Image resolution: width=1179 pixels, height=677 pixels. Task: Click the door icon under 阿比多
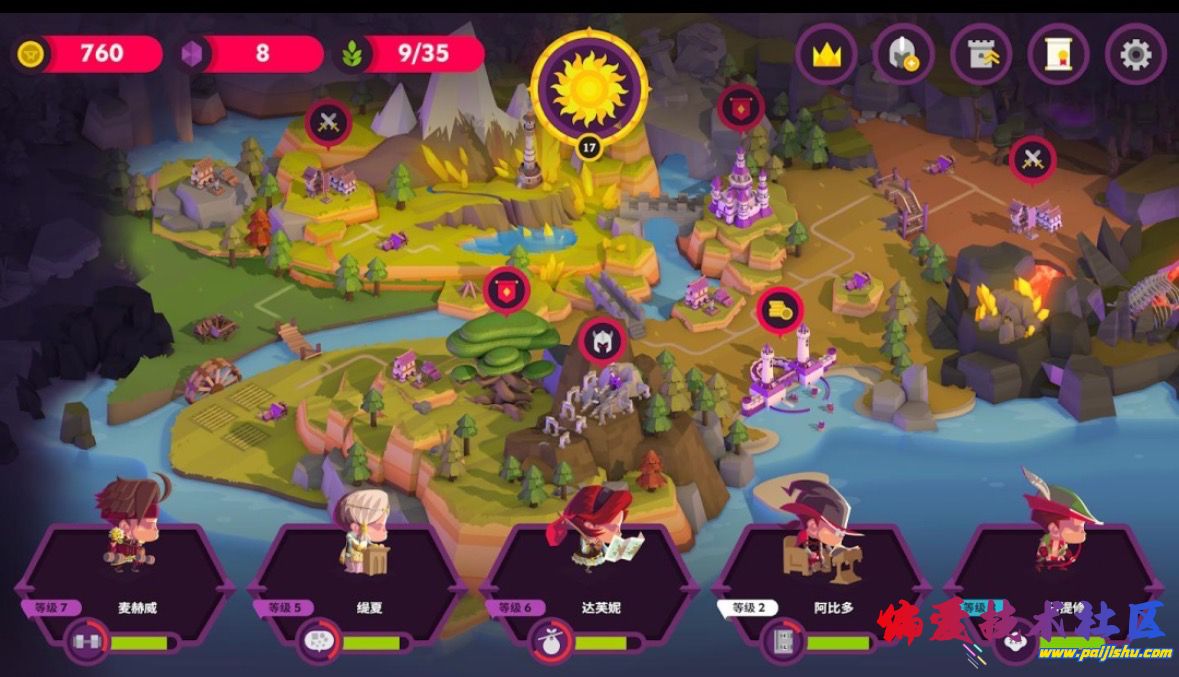[782, 642]
